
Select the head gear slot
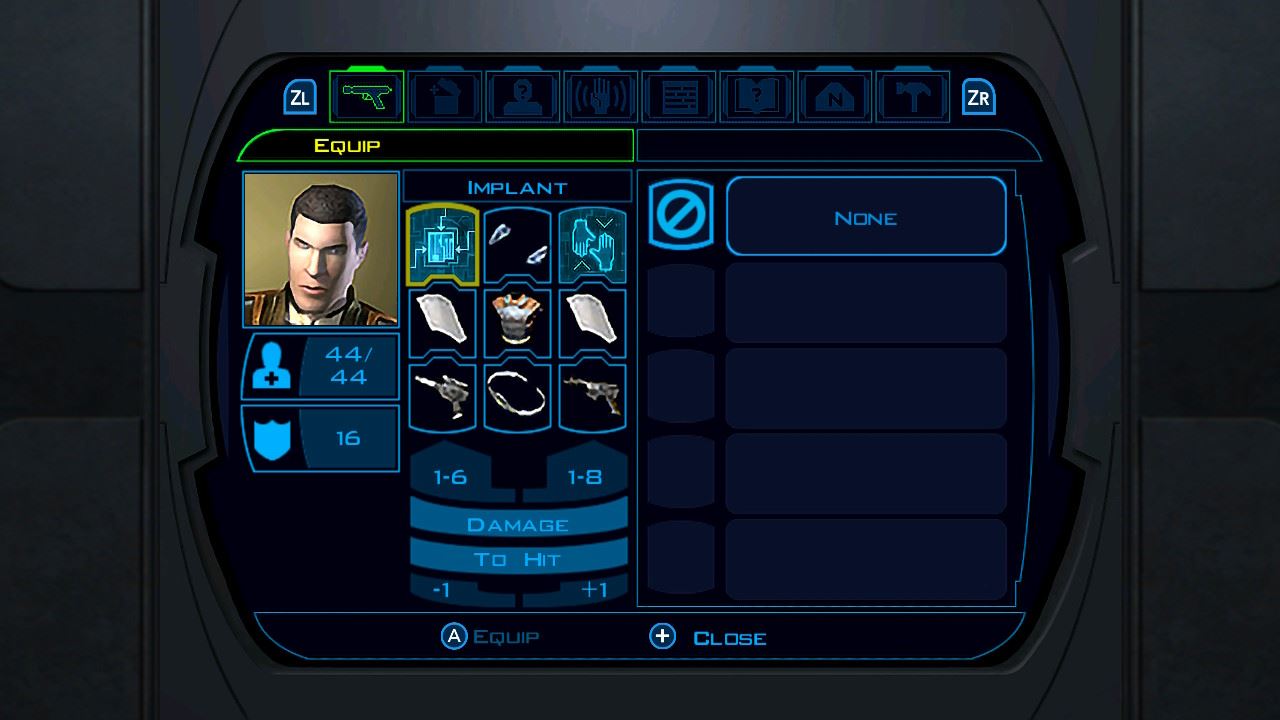point(517,245)
